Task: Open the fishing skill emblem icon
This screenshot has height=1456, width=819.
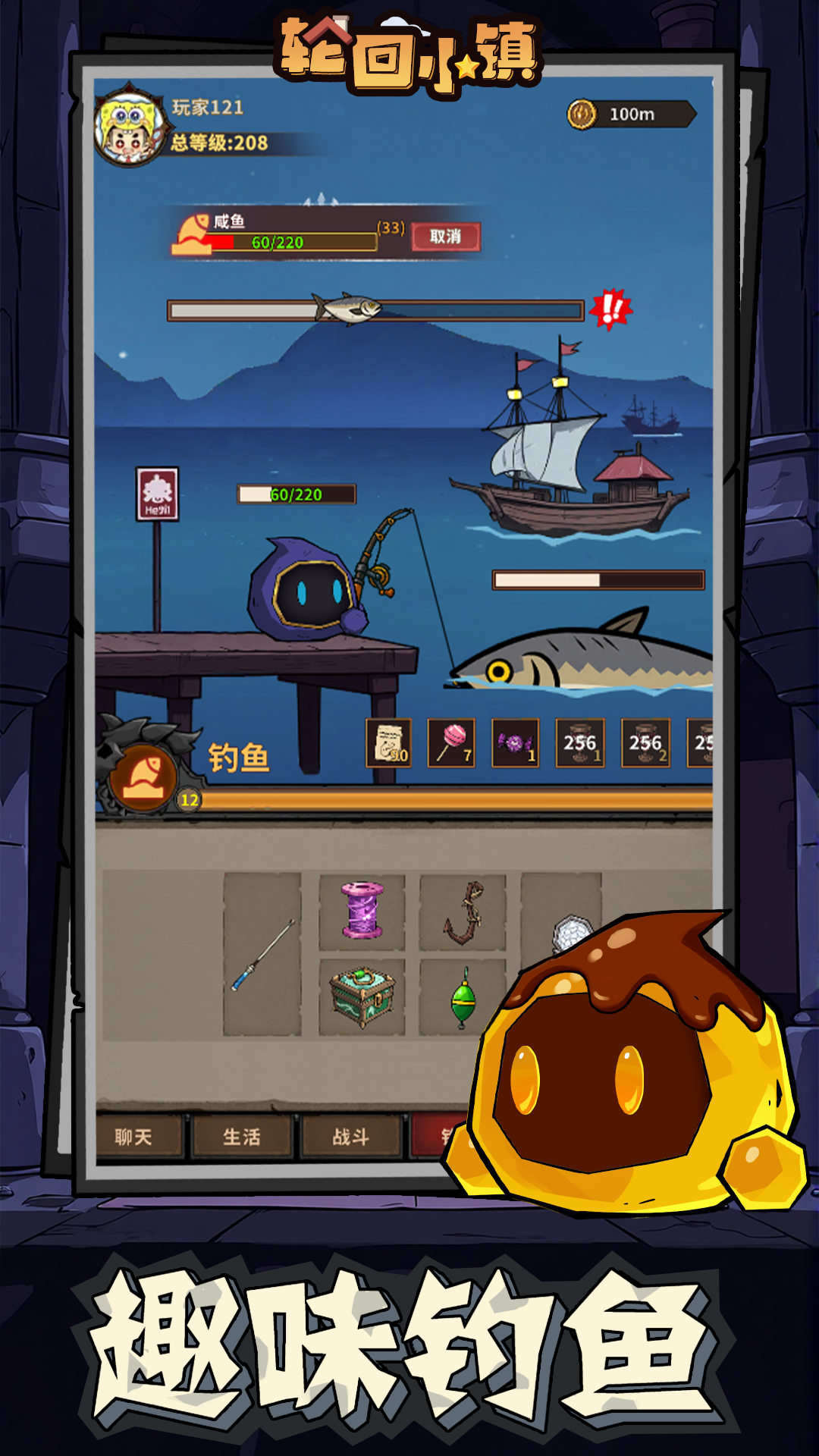Action: click(143, 775)
